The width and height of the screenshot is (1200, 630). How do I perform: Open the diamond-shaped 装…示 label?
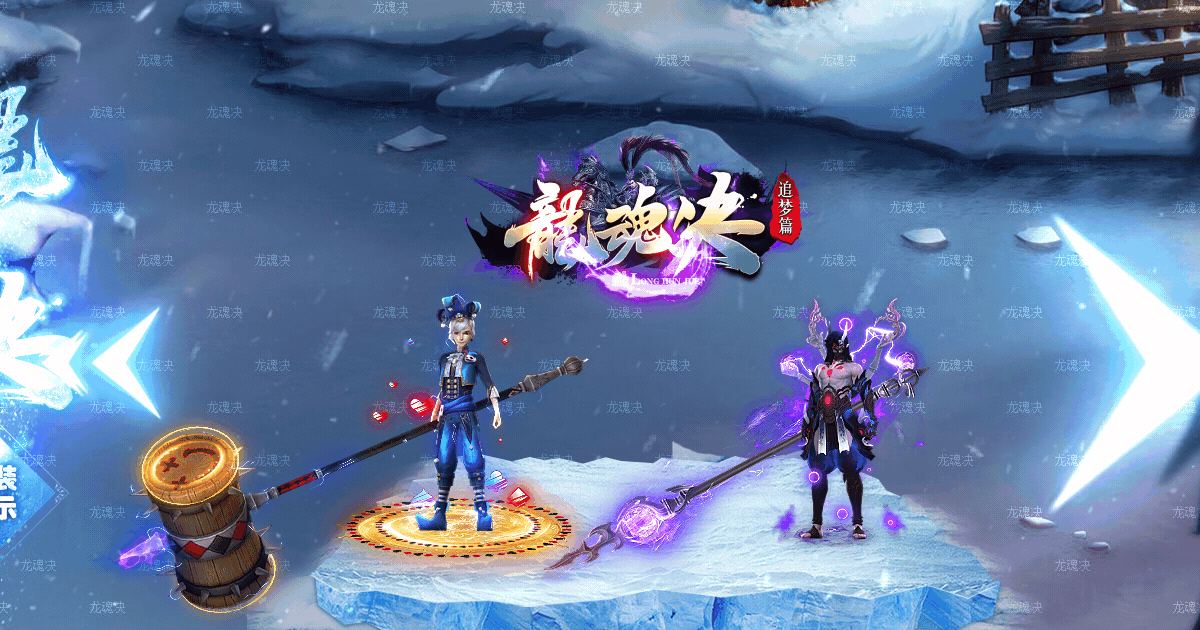coord(12,492)
